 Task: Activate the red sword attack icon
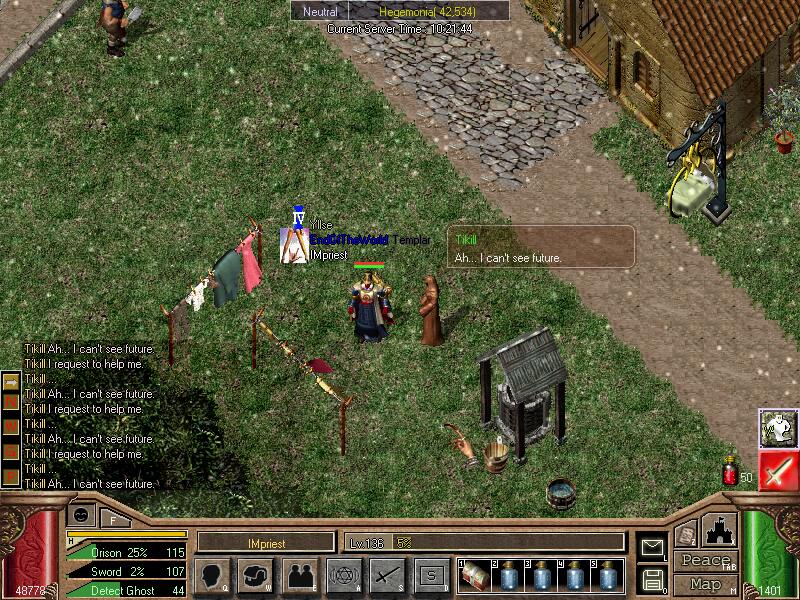click(x=777, y=470)
